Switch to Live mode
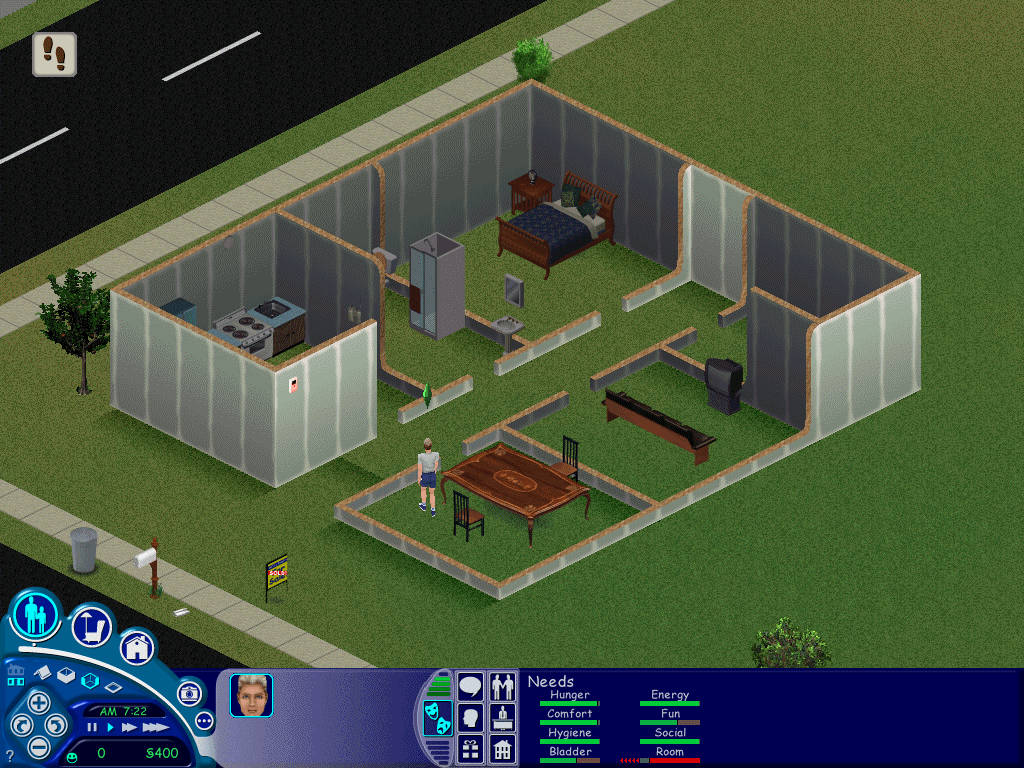This screenshot has width=1024, height=768. tap(36, 615)
